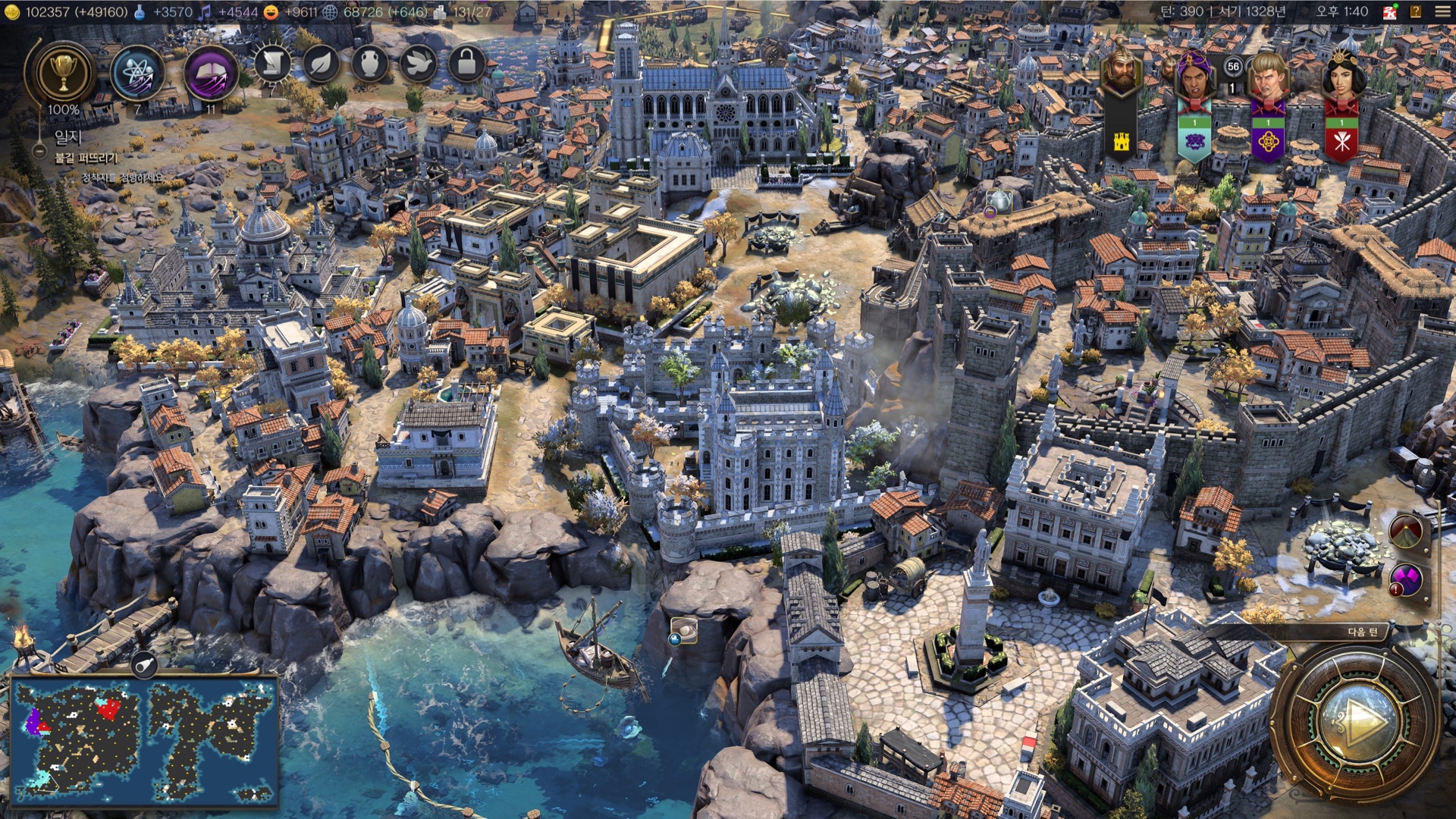The image size is (1456, 819).
Task: Open the scroll and quill policies icon
Action: pos(272,64)
